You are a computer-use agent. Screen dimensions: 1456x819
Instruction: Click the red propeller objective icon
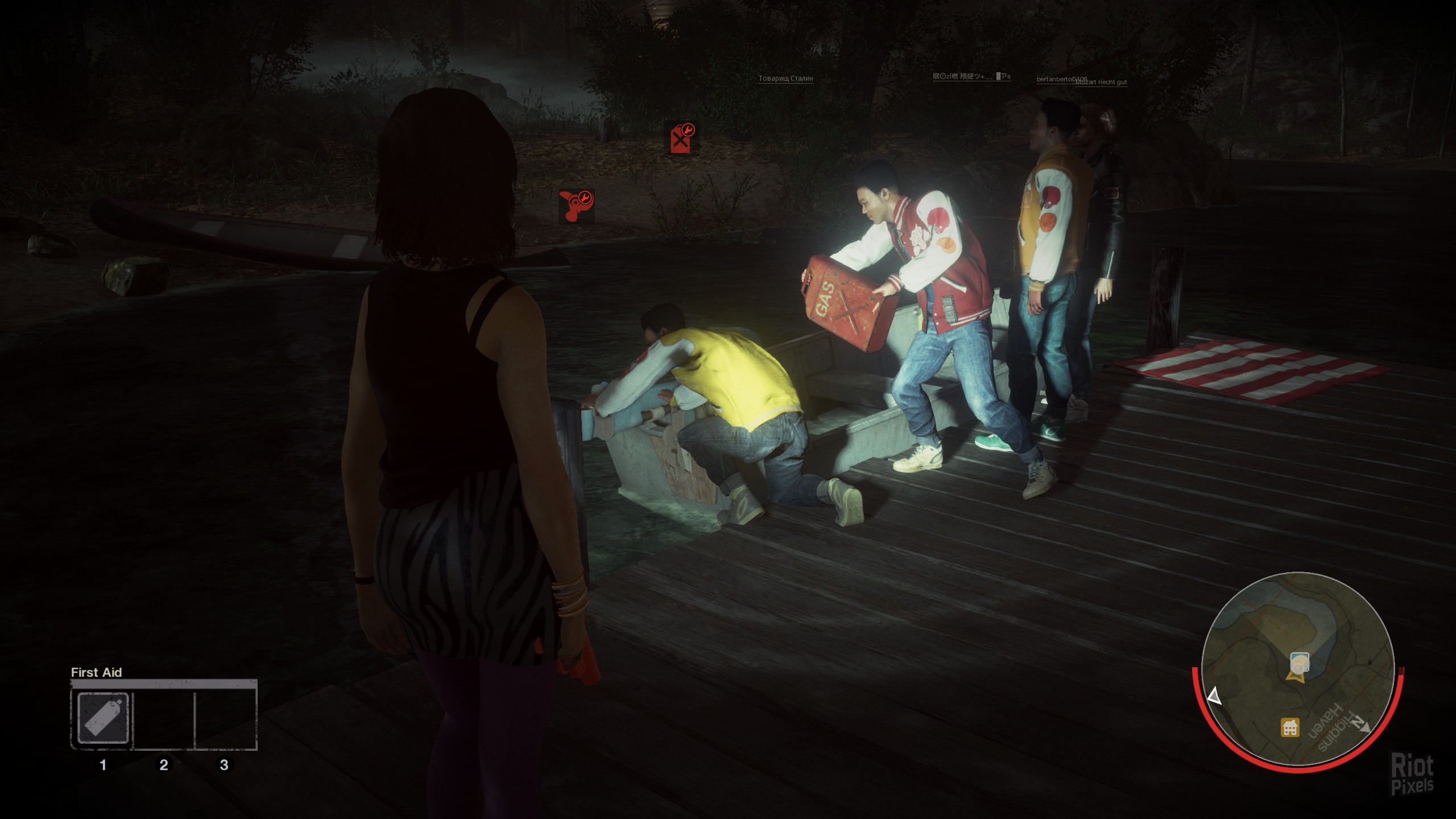pos(576,205)
